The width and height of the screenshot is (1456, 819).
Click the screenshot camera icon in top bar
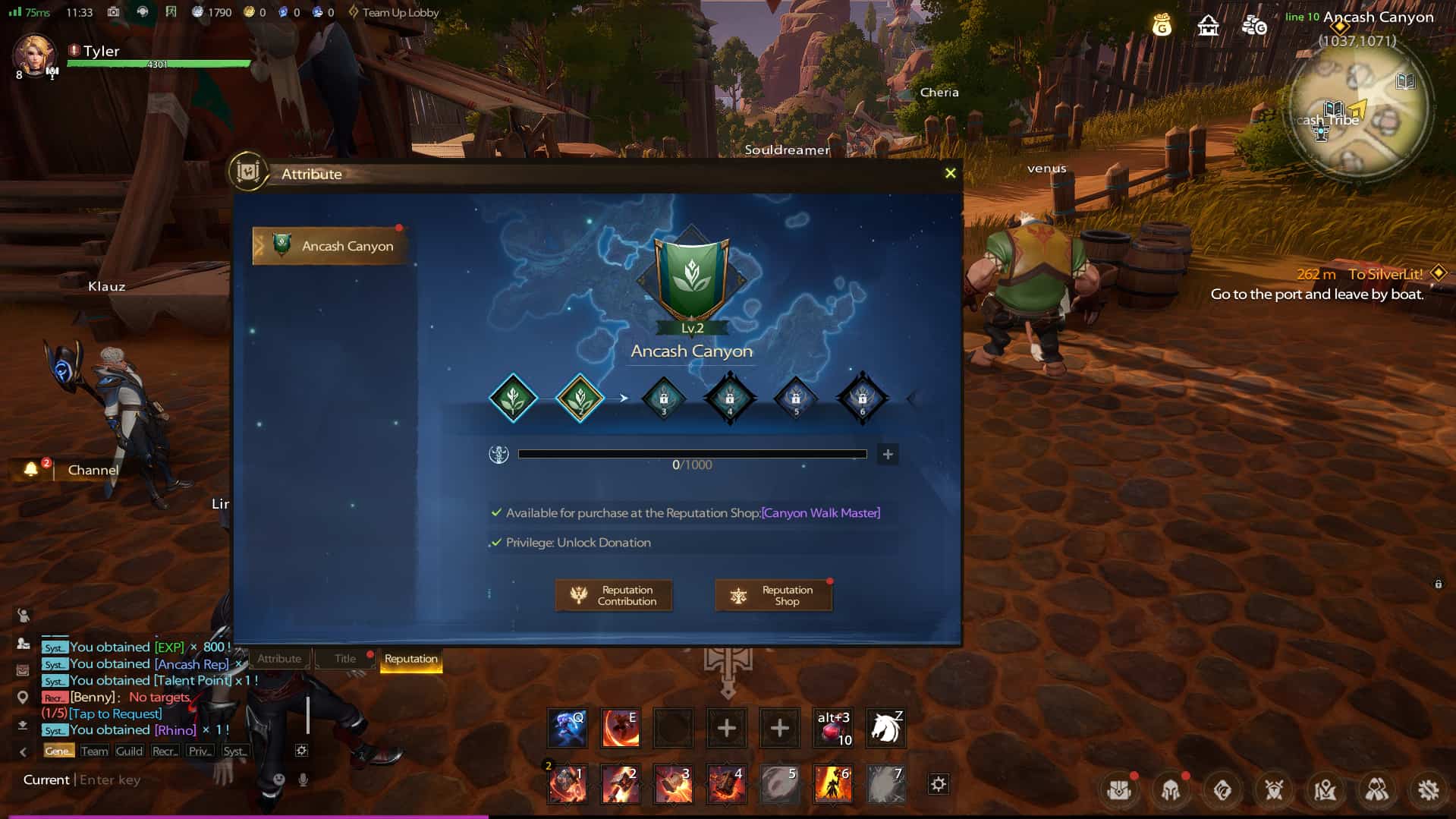112,12
